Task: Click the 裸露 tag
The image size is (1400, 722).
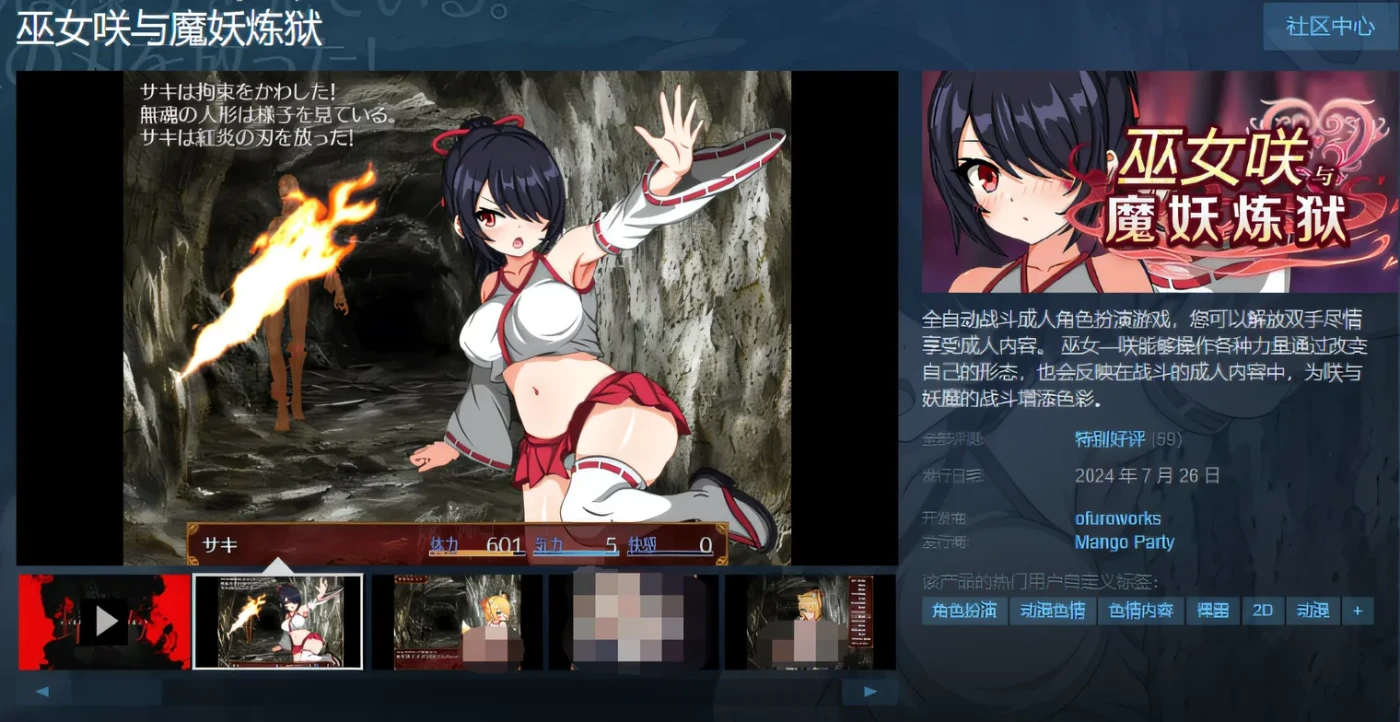Action: (1213, 610)
